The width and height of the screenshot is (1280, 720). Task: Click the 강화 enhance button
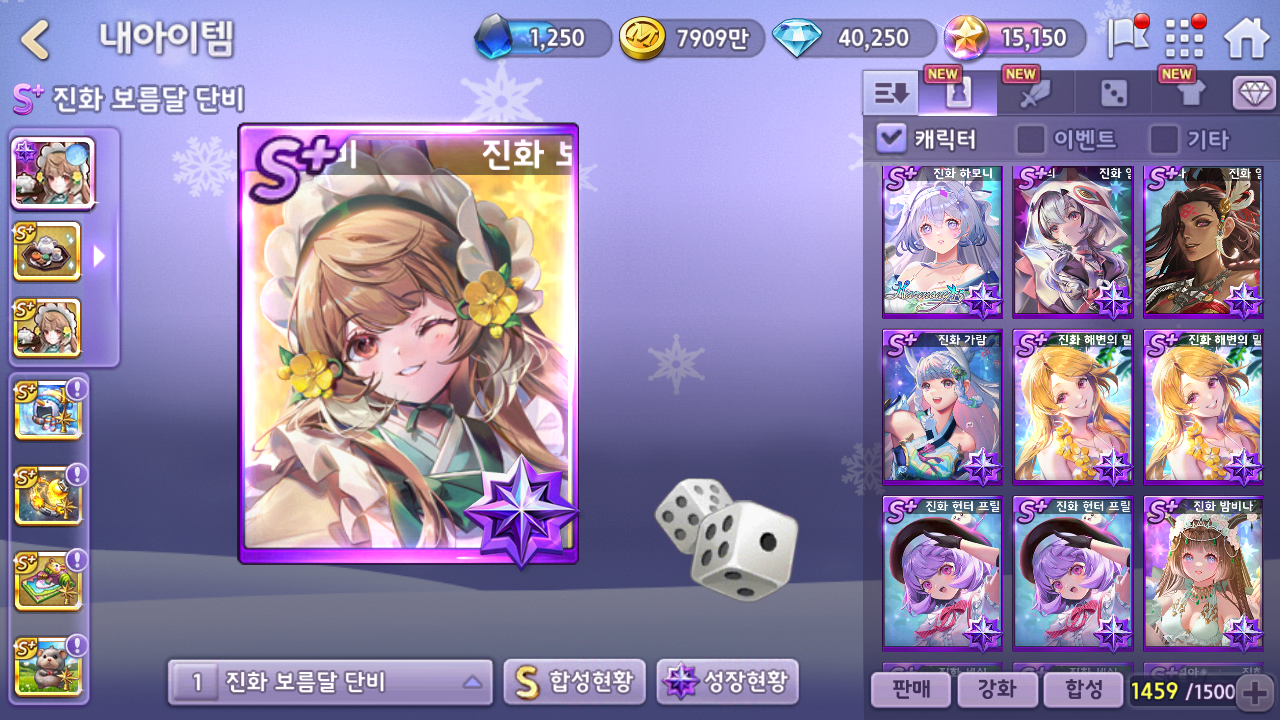(x=995, y=689)
